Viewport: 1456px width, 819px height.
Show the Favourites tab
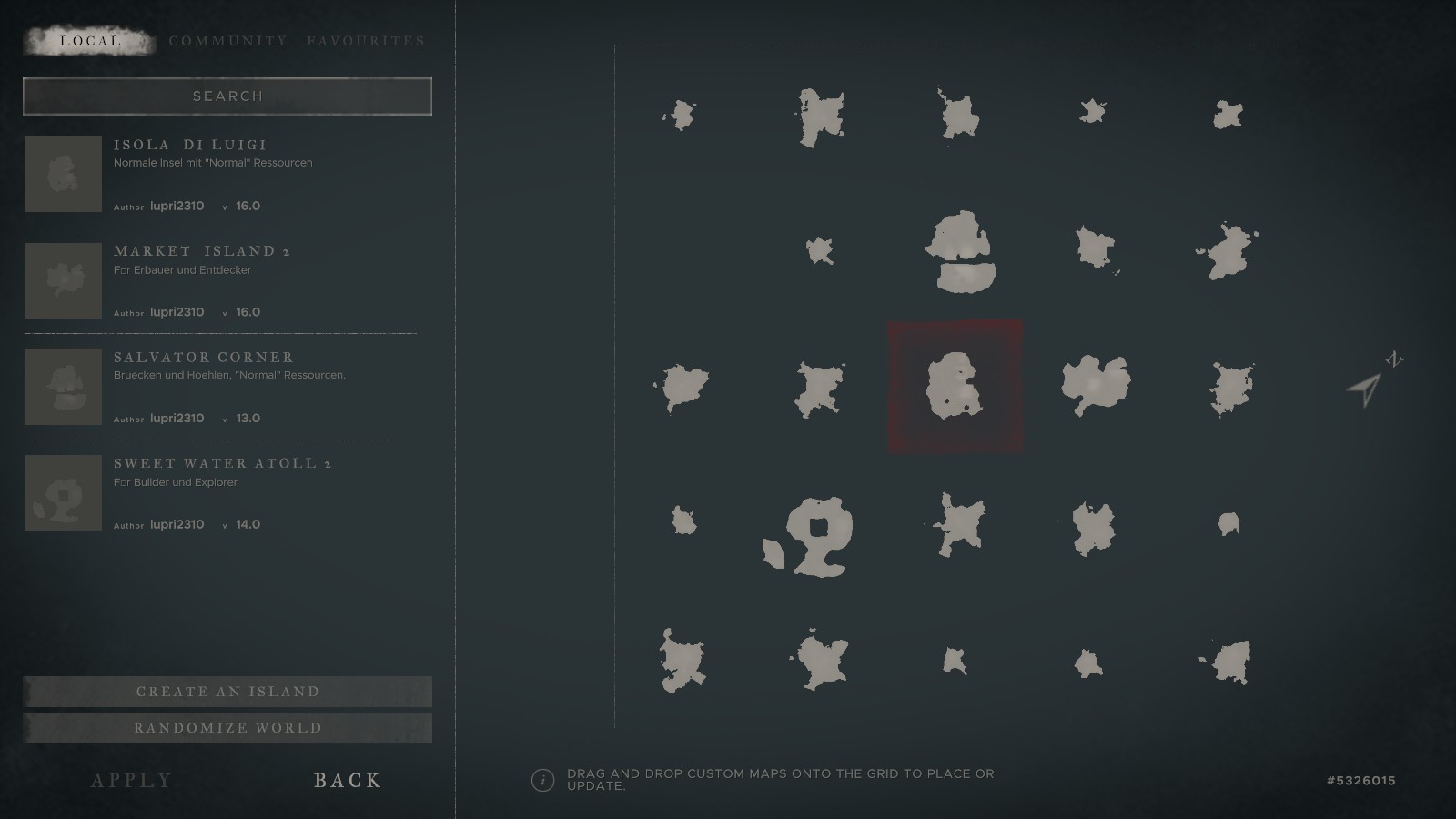tap(366, 41)
